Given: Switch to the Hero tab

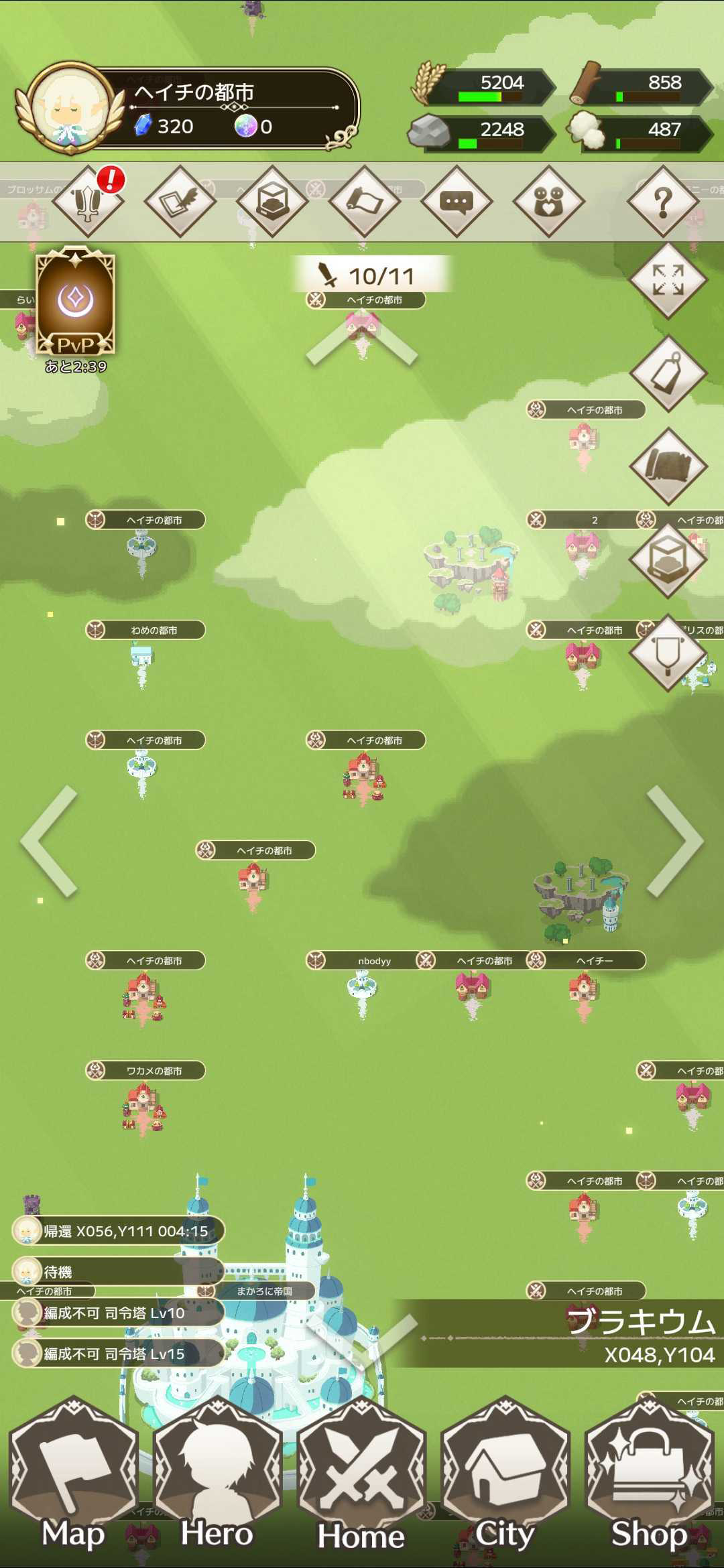Looking at the screenshot, I should 217,1481.
